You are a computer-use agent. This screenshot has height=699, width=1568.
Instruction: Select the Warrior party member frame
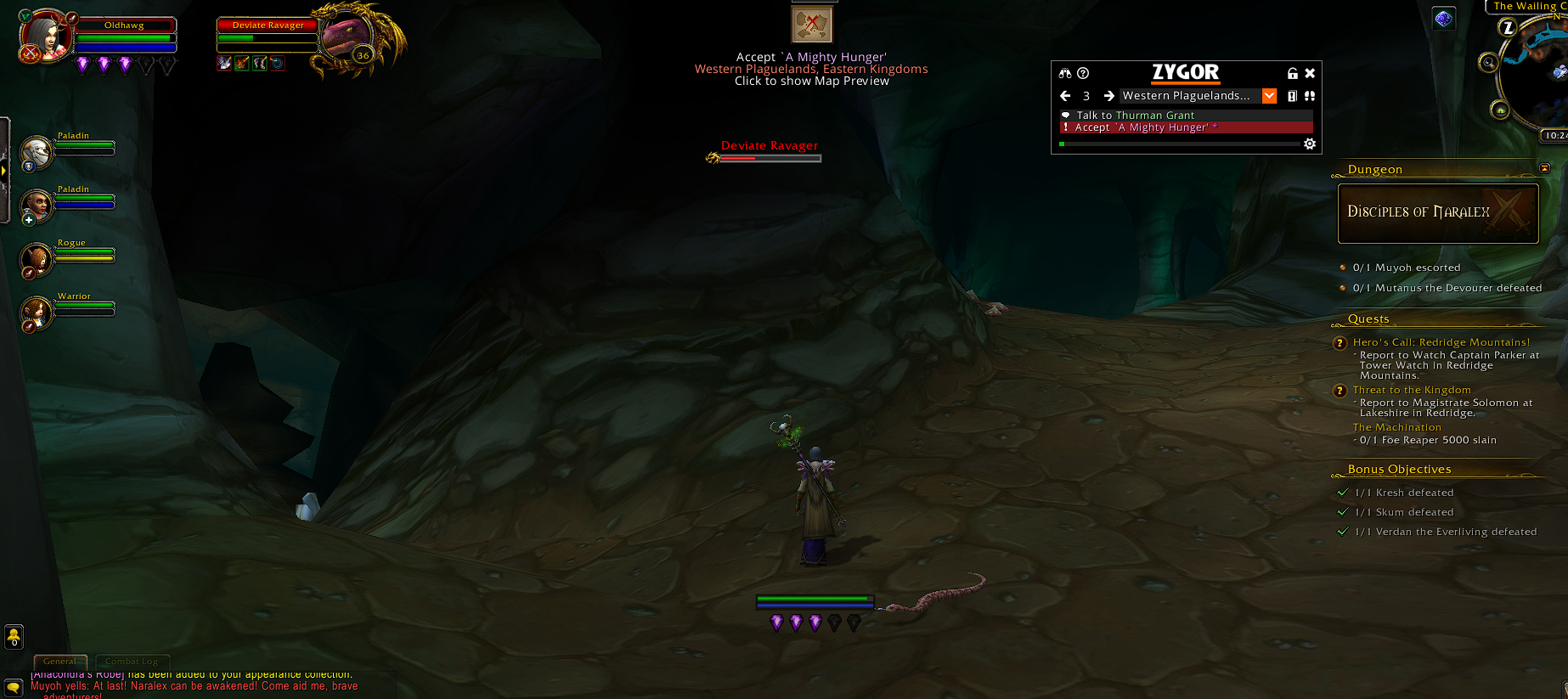coord(37,313)
